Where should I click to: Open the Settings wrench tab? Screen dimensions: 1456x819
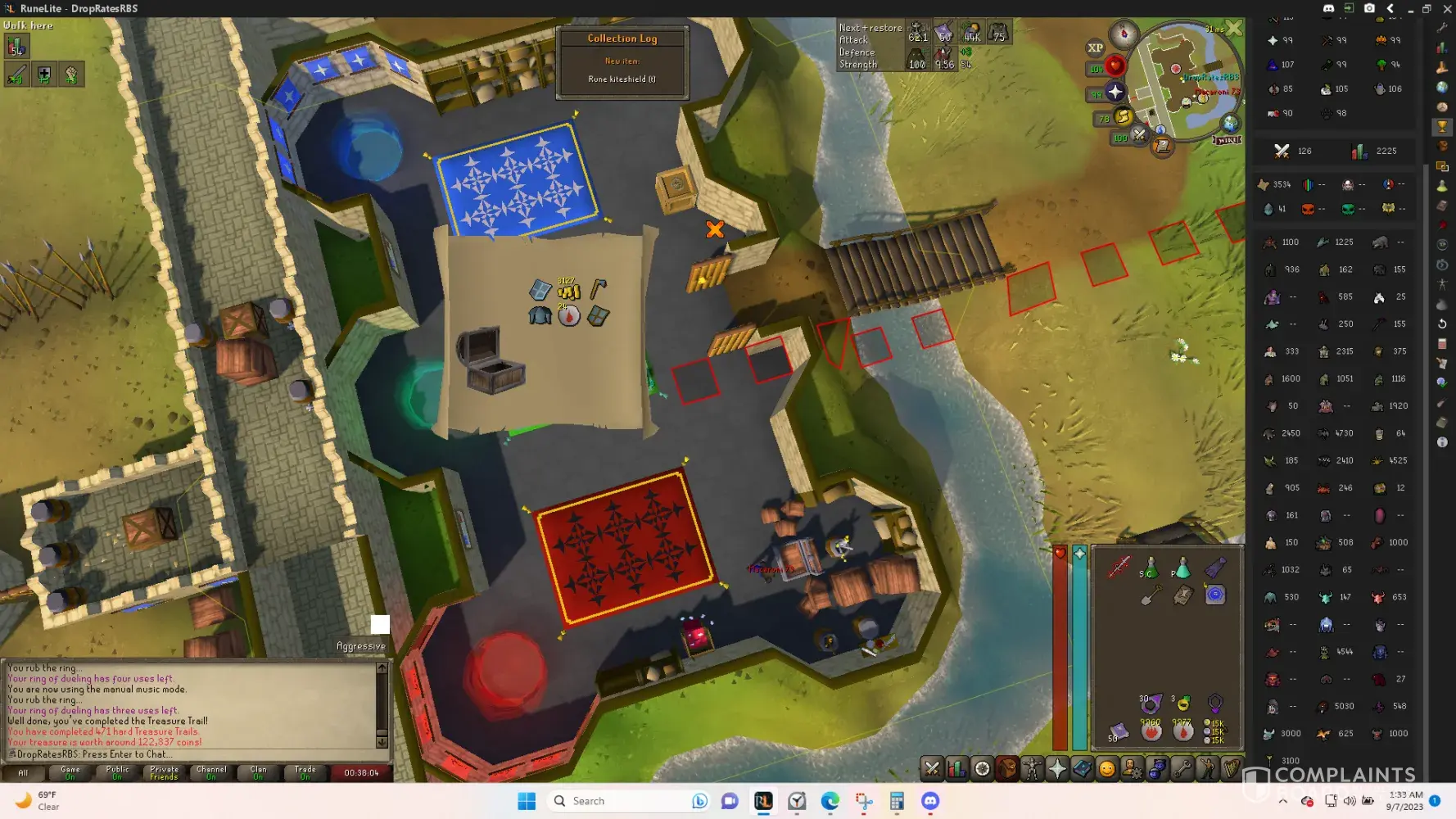click(1182, 768)
